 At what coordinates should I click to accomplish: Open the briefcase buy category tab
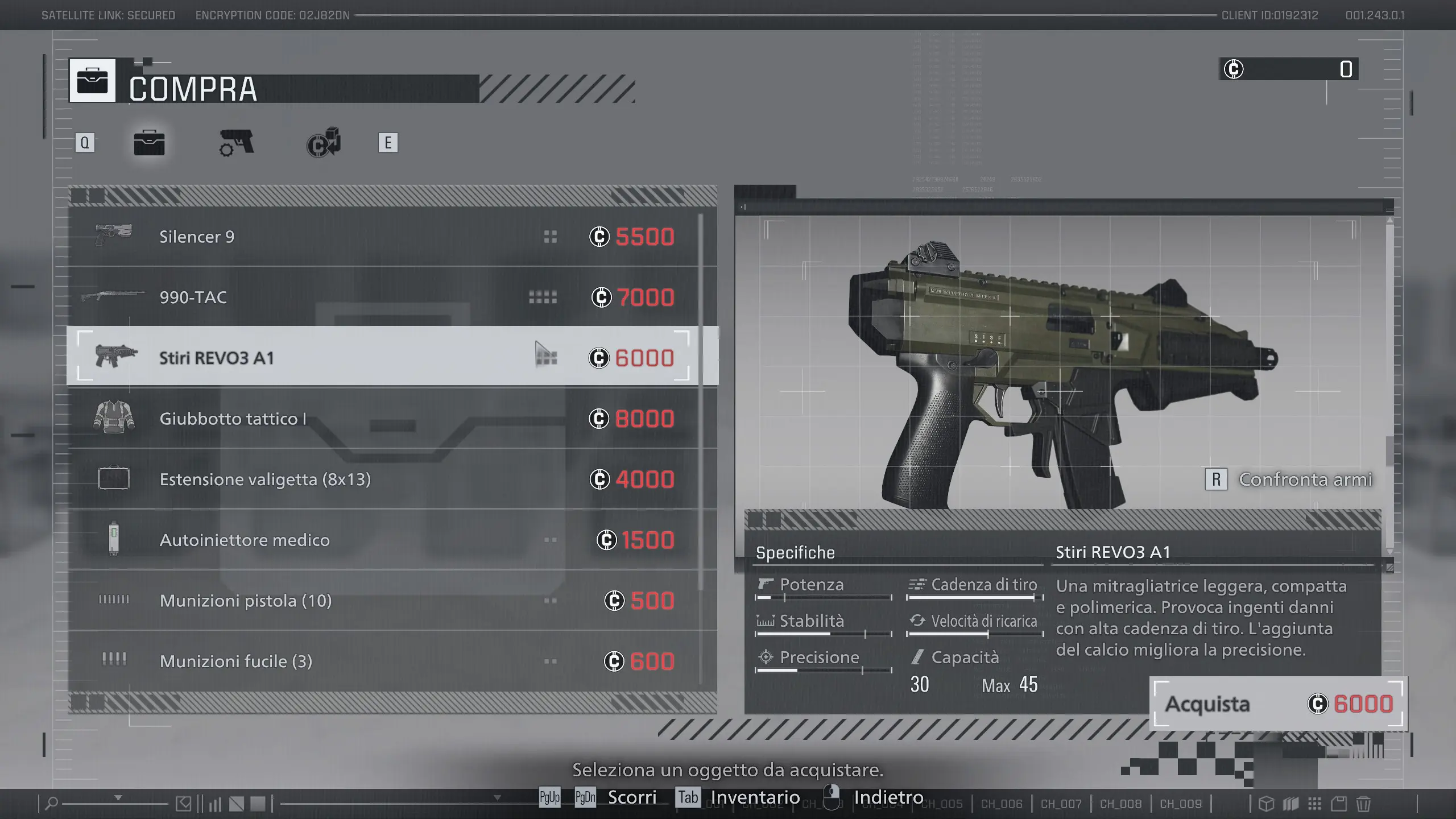[x=149, y=143]
